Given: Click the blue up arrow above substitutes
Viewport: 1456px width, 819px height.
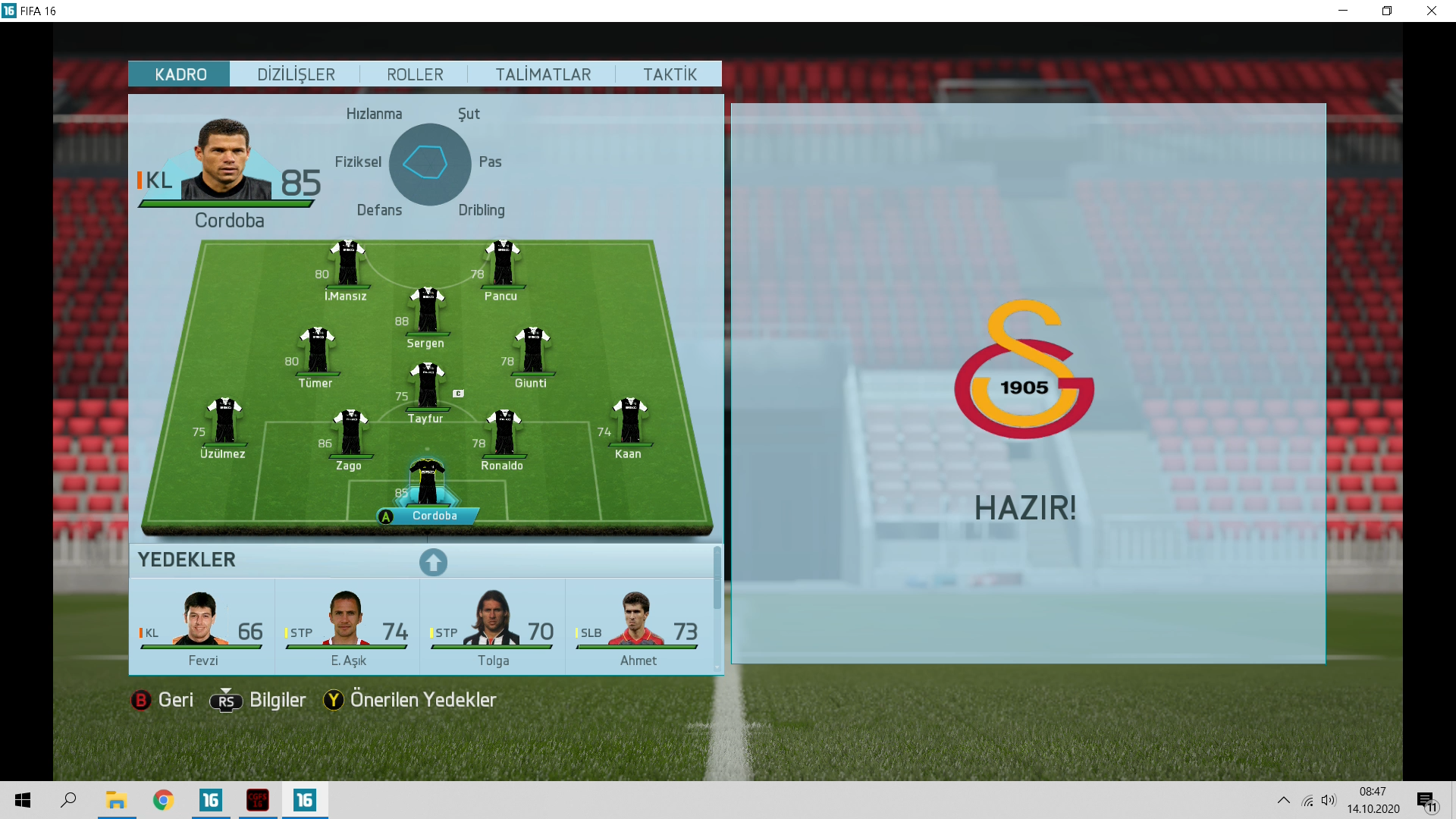Looking at the screenshot, I should tap(433, 562).
